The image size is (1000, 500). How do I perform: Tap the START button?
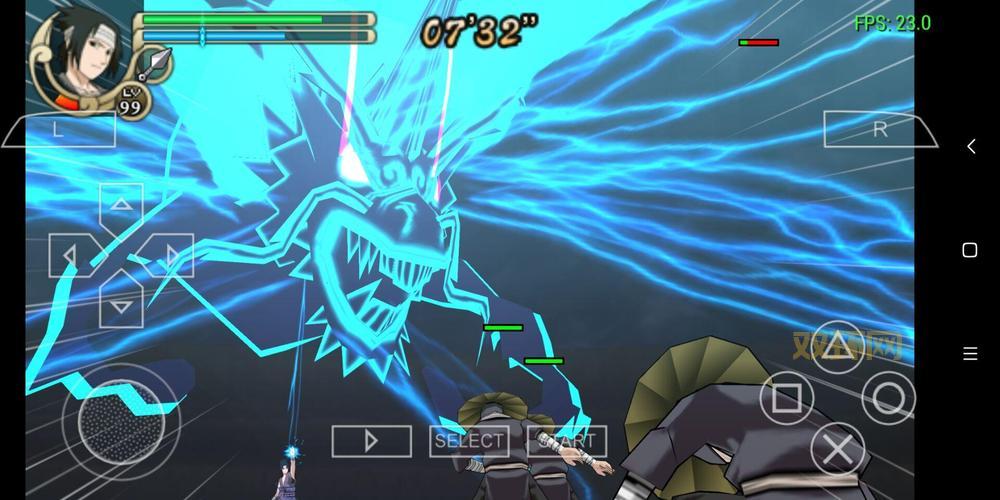567,441
